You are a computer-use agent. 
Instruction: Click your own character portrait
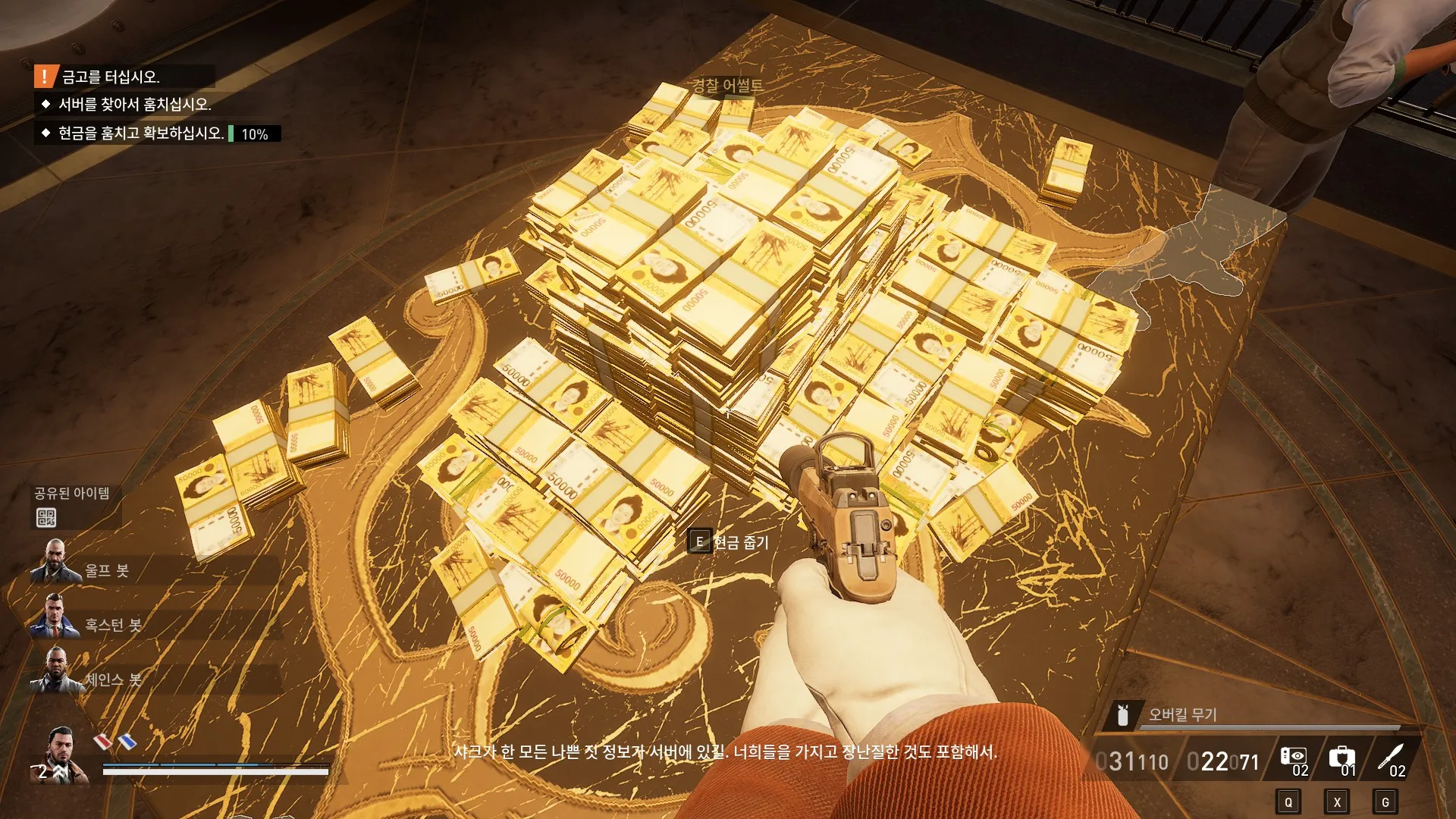[x=61, y=754]
